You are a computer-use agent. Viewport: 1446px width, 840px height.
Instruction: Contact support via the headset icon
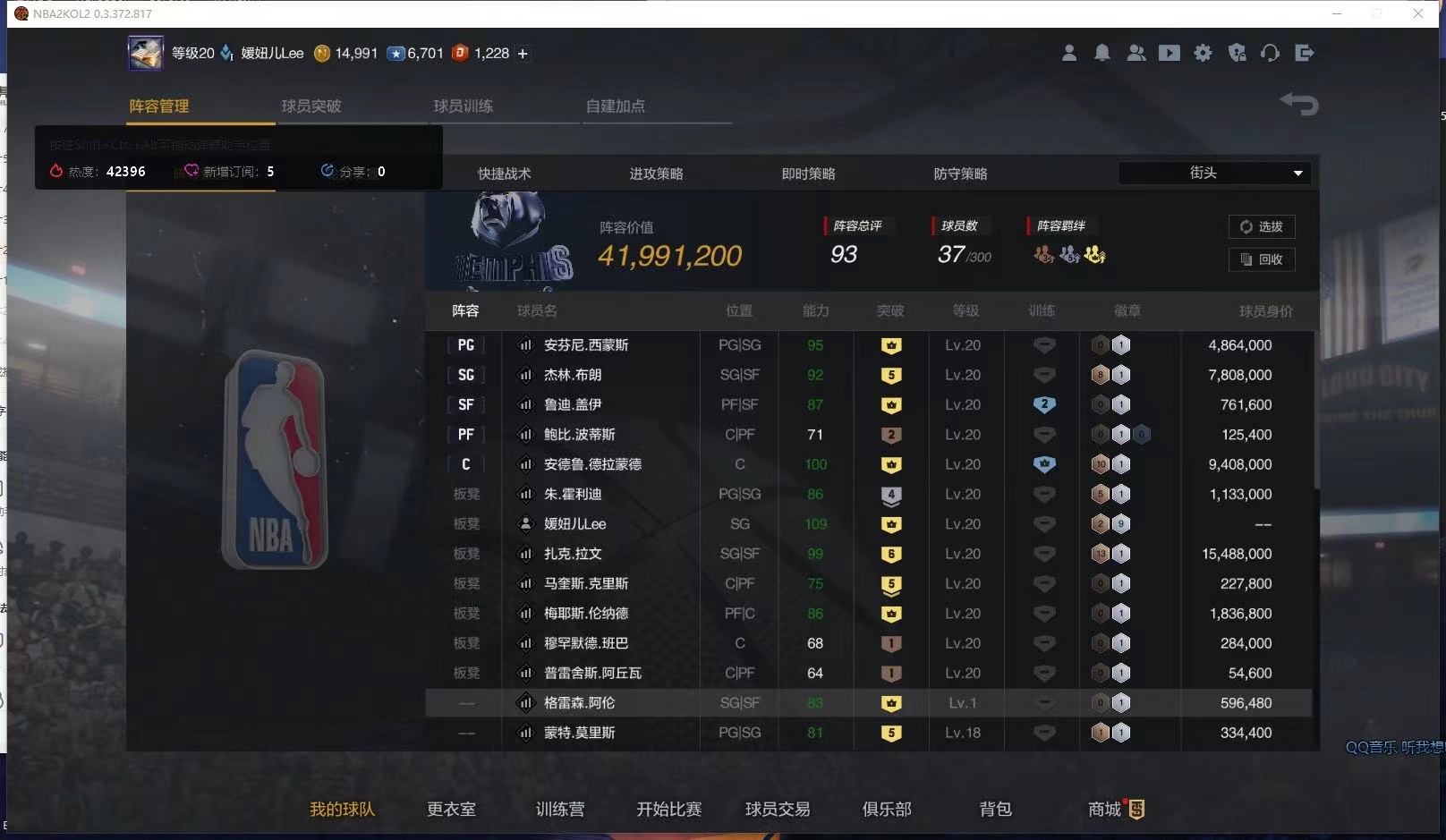(1271, 53)
